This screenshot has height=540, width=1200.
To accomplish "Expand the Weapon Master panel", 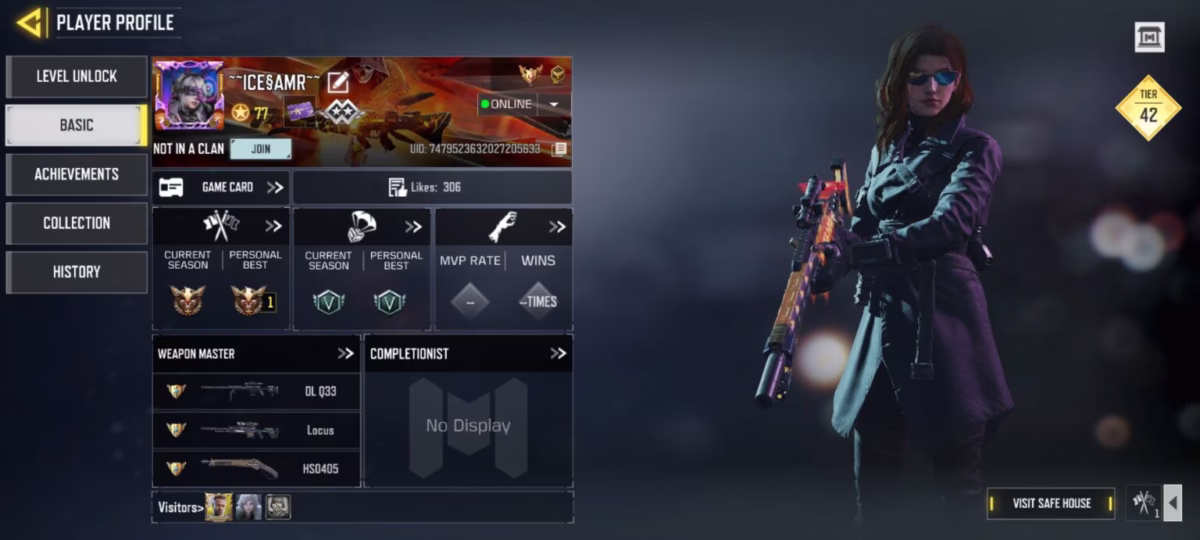I will [346, 353].
